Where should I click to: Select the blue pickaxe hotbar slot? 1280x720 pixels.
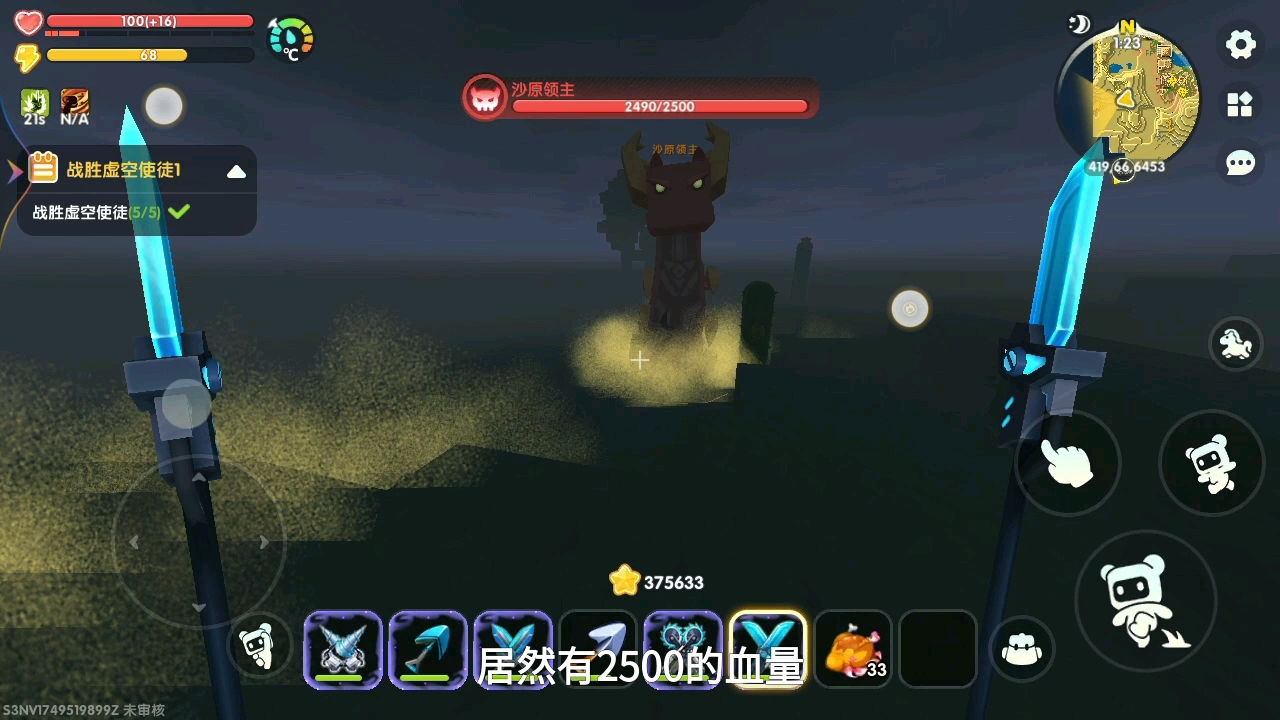pyautogui.click(x=428, y=649)
